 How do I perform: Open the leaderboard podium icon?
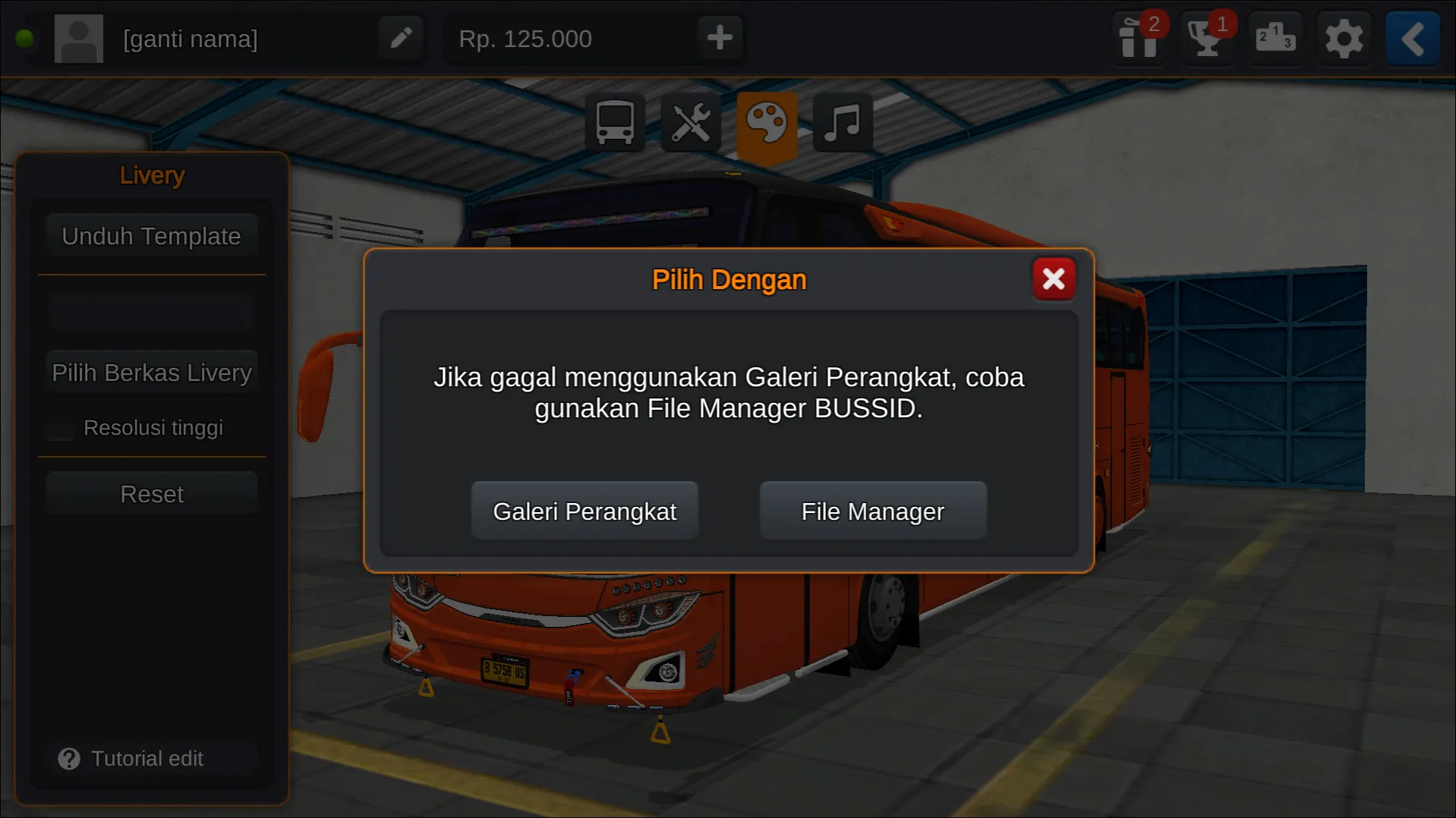pos(1275,38)
